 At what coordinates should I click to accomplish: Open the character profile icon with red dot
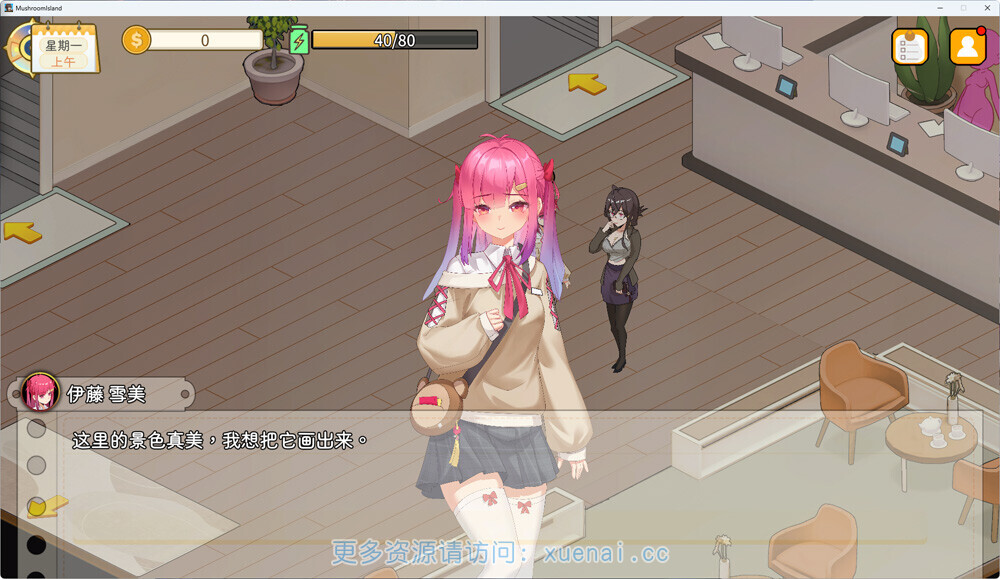pyautogui.click(x=967, y=46)
